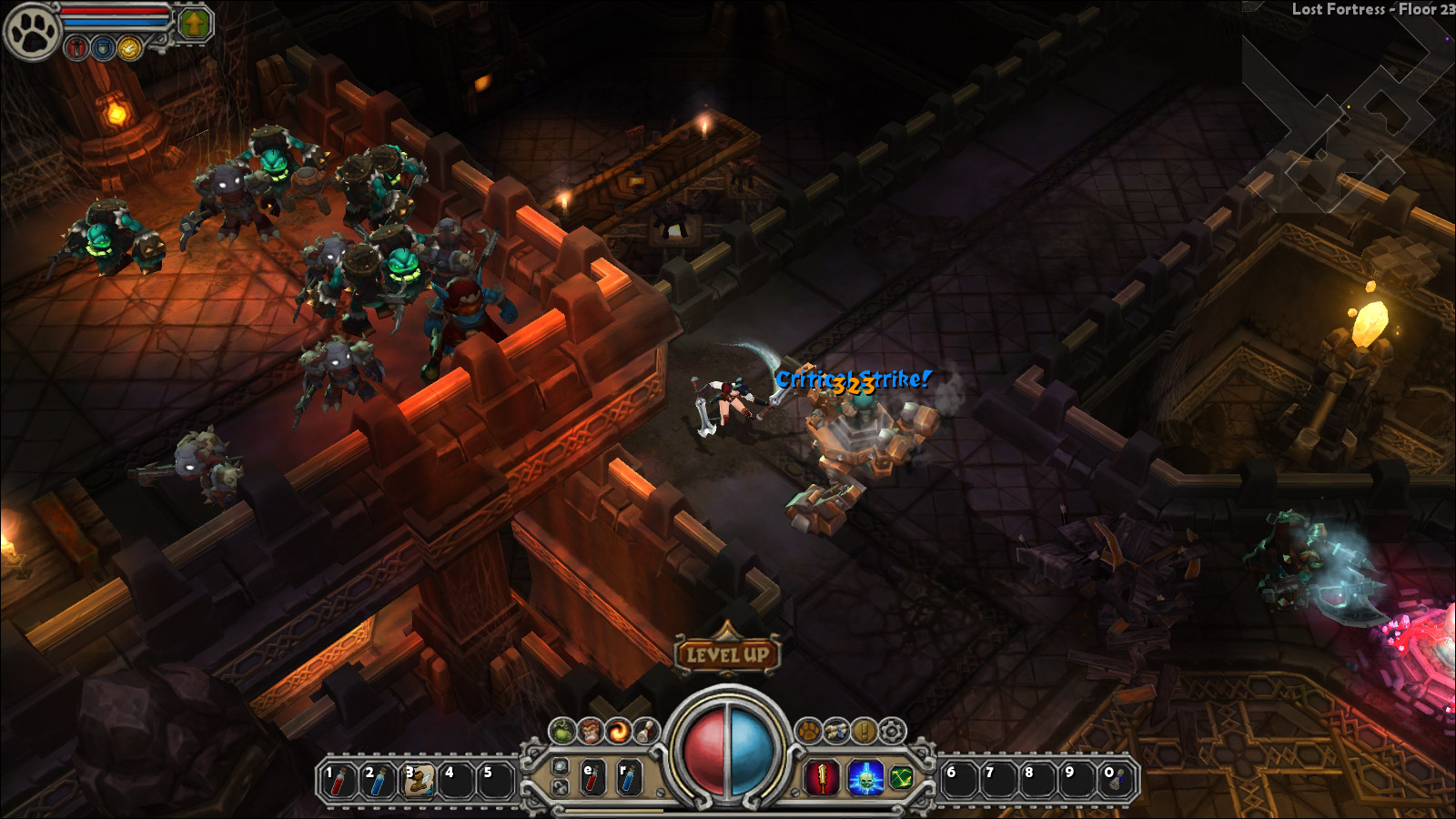Select the small green crossed-lines skill icon
This screenshot has width=1456, height=819.
pyautogui.click(x=901, y=778)
